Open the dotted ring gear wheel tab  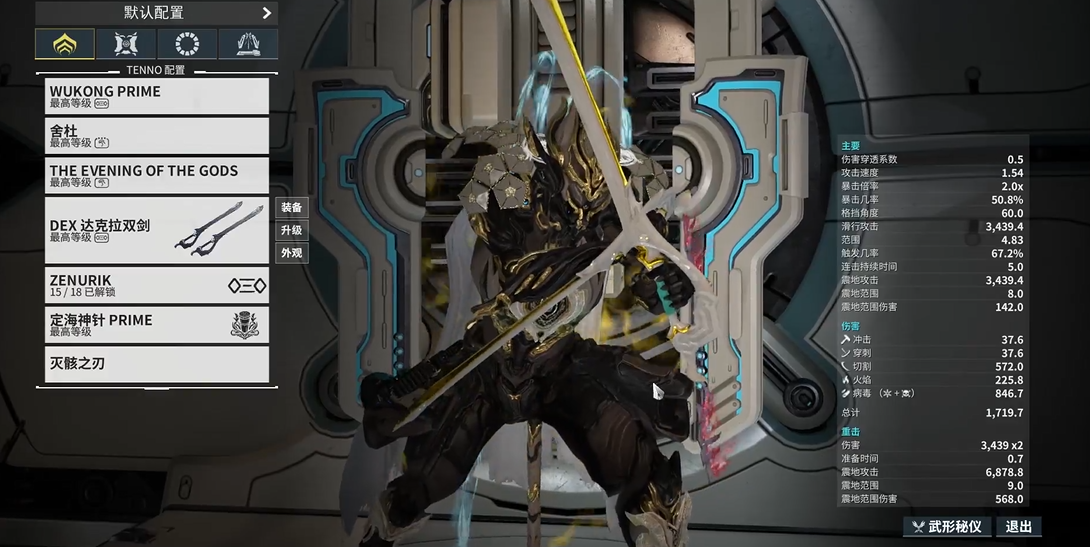pyautogui.click(x=187, y=44)
